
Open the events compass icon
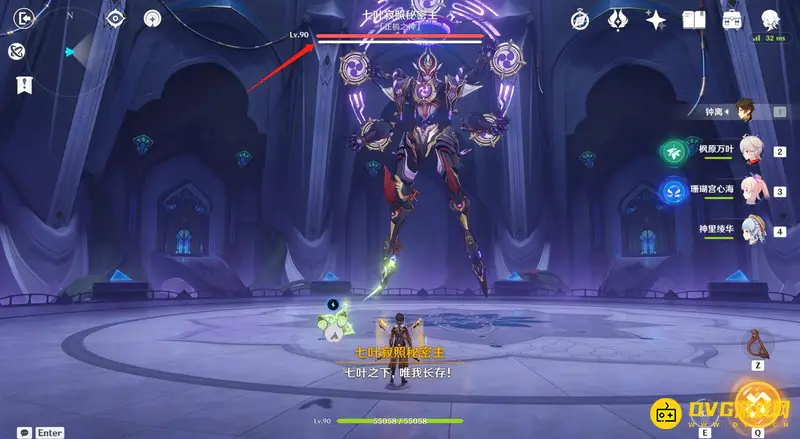click(x=581, y=19)
